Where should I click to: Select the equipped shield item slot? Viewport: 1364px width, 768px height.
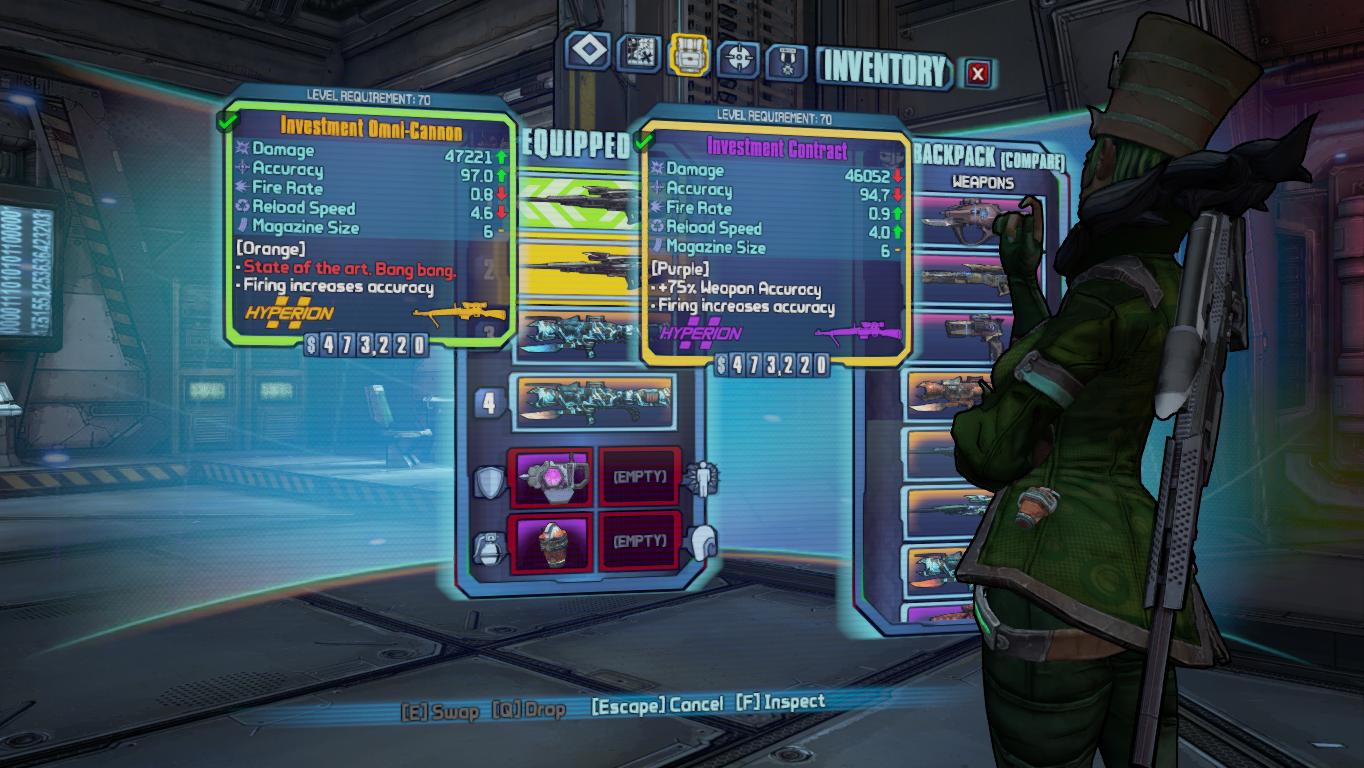click(550, 479)
